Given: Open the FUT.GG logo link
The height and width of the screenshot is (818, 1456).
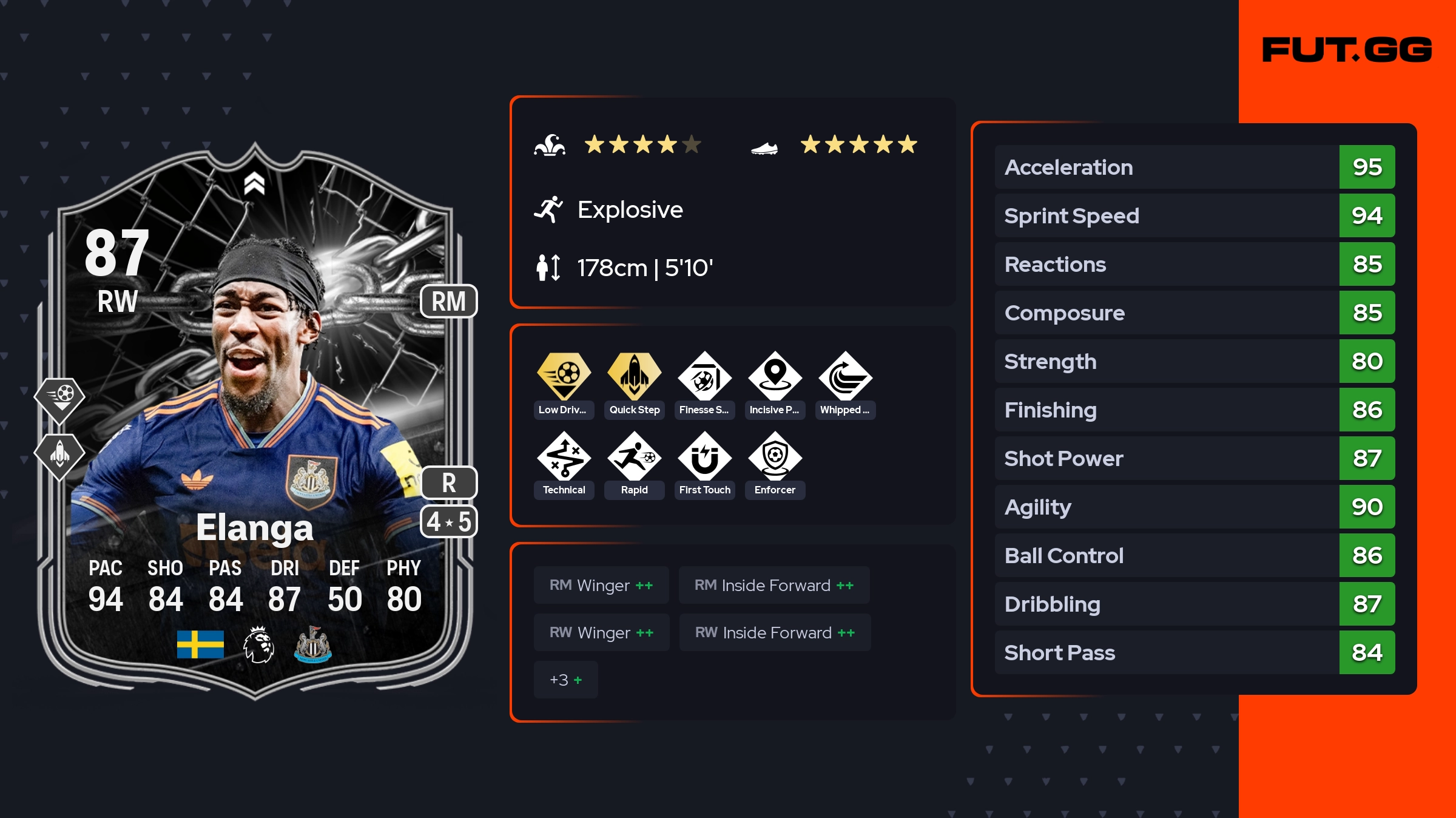Looking at the screenshot, I should click(1347, 50).
